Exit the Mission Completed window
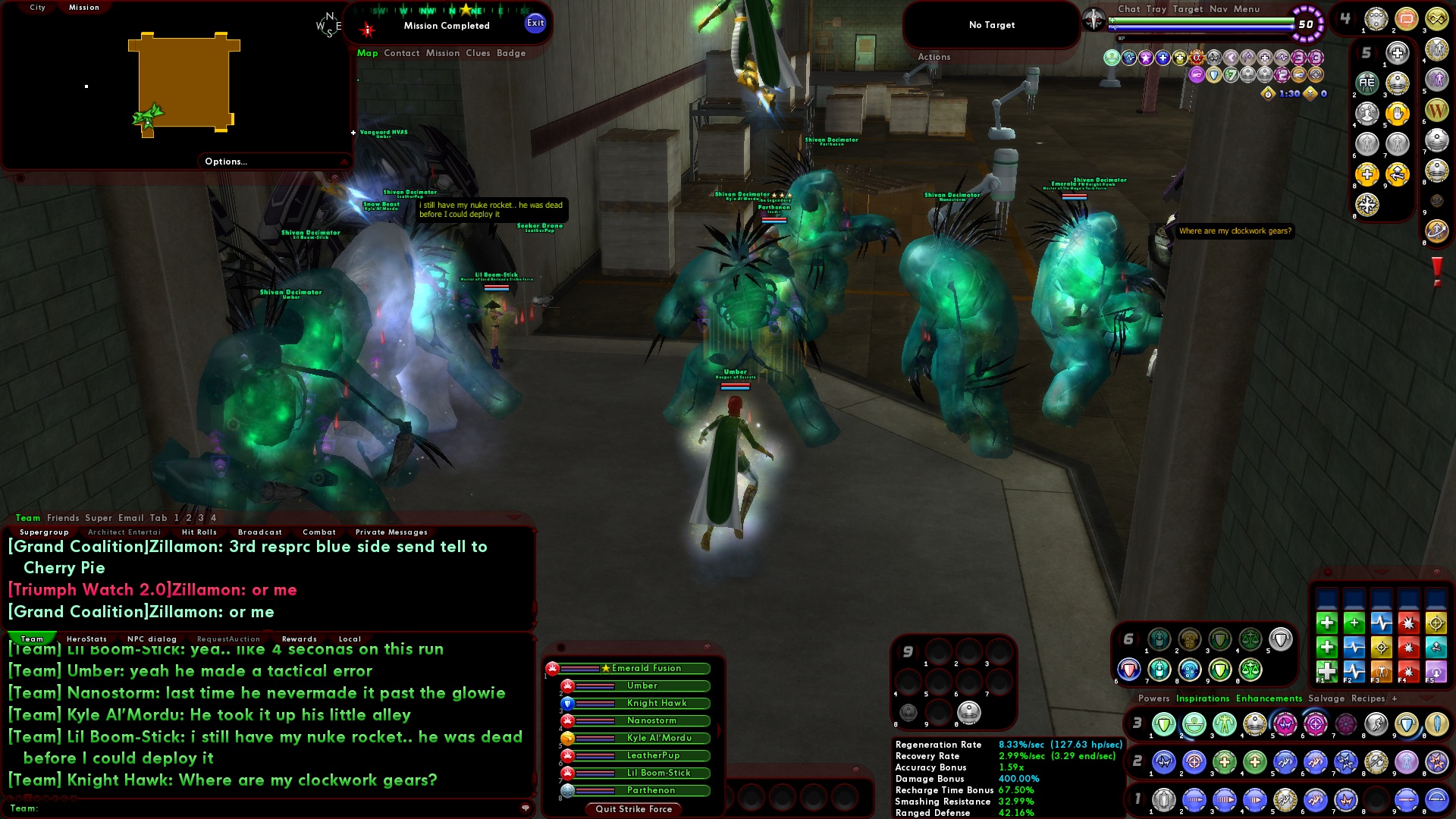This screenshot has width=1456, height=819. (x=536, y=23)
